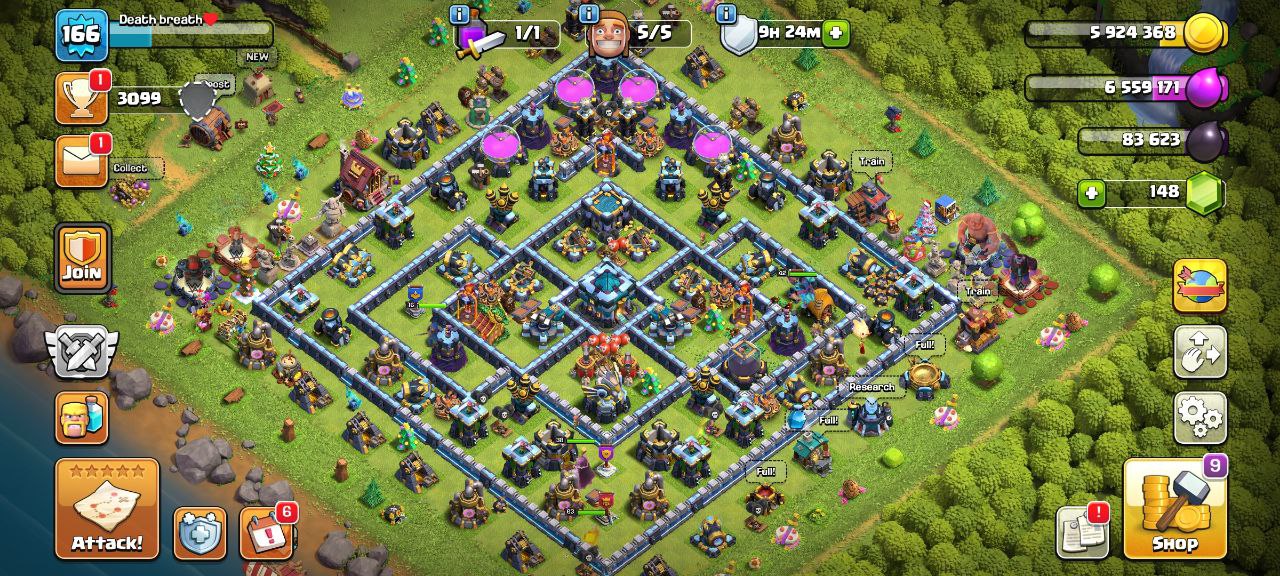The height and width of the screenshot is (576, 1280).
Task: Add shield time with plus button
Action: tap(836, 33)
